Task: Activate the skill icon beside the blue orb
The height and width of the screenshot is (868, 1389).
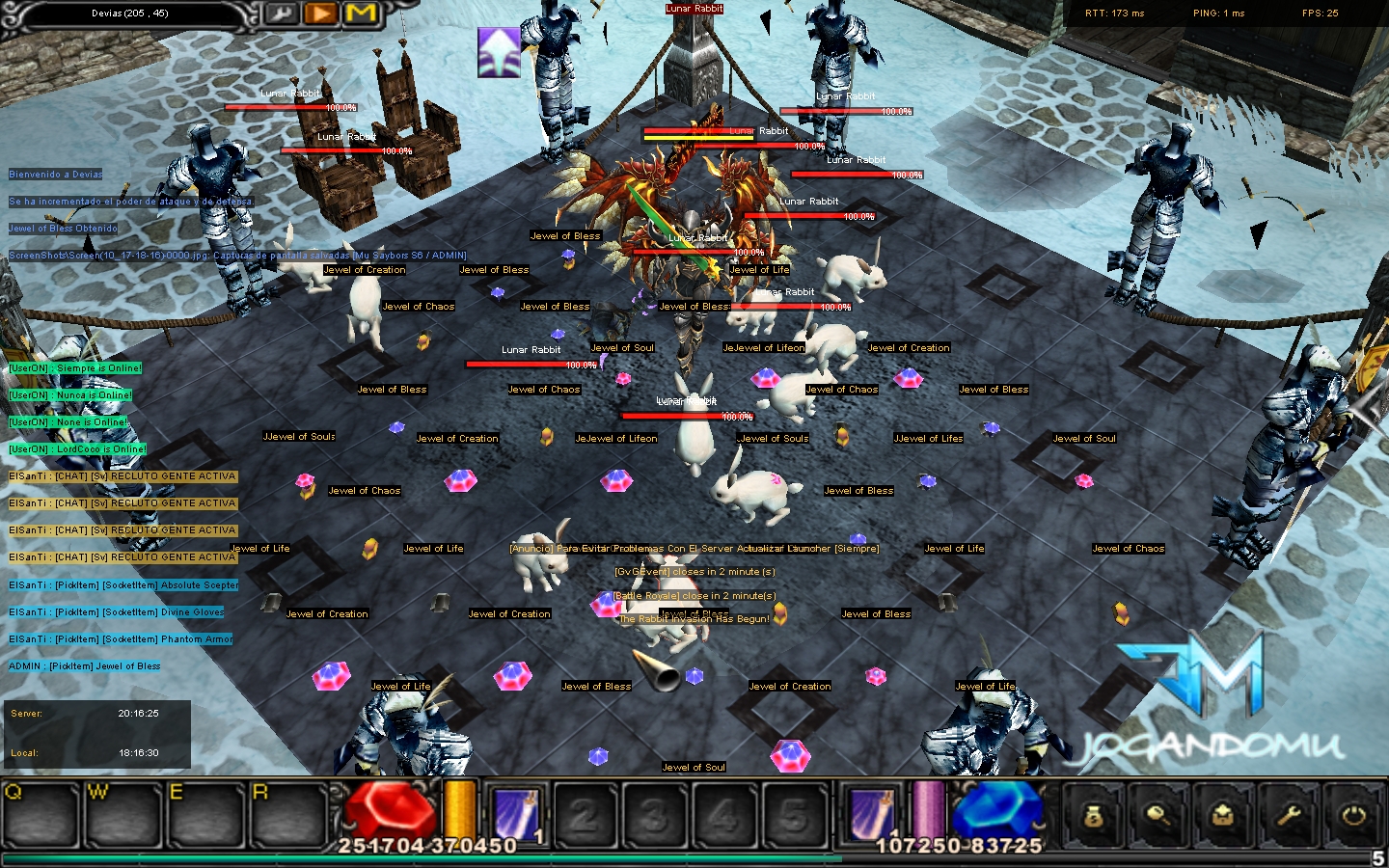Action: coord(872,812)
